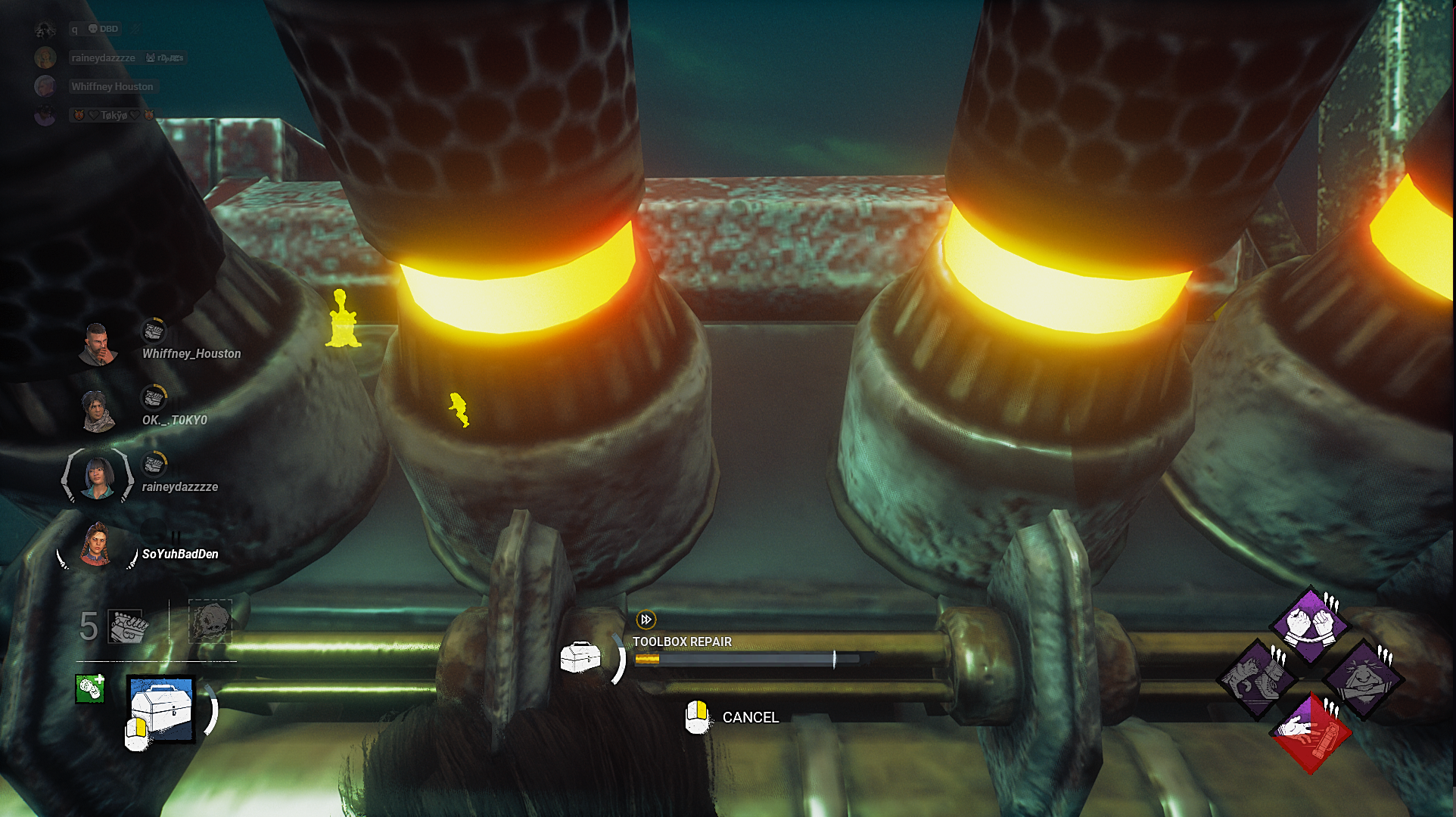Click the generators remaining engine icon
The width and height of the screenshot is (1456, 817).
[126, 626]
